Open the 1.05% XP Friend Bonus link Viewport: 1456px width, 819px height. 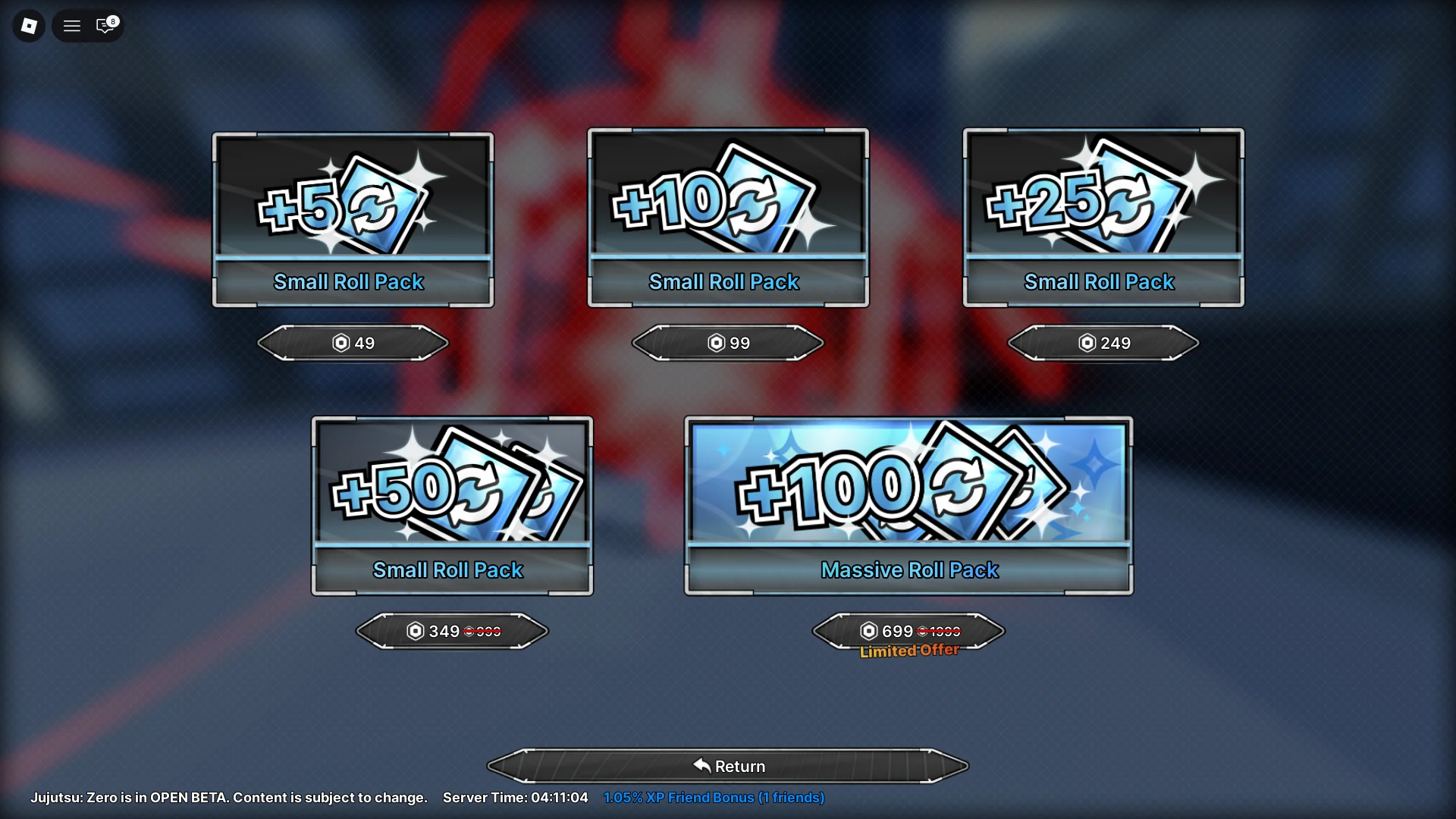click(714, 797)
